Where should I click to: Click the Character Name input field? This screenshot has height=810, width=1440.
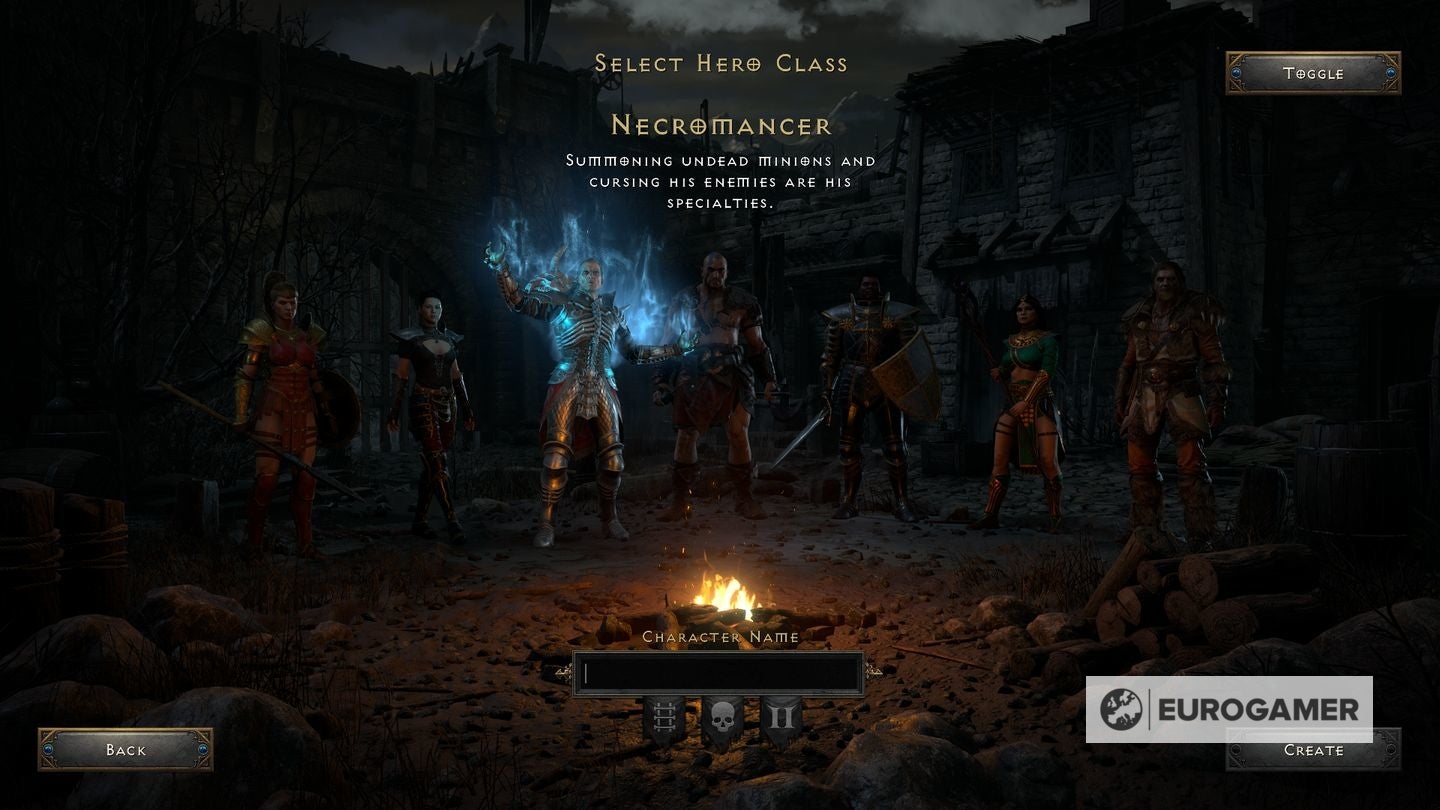coord(720,671)
